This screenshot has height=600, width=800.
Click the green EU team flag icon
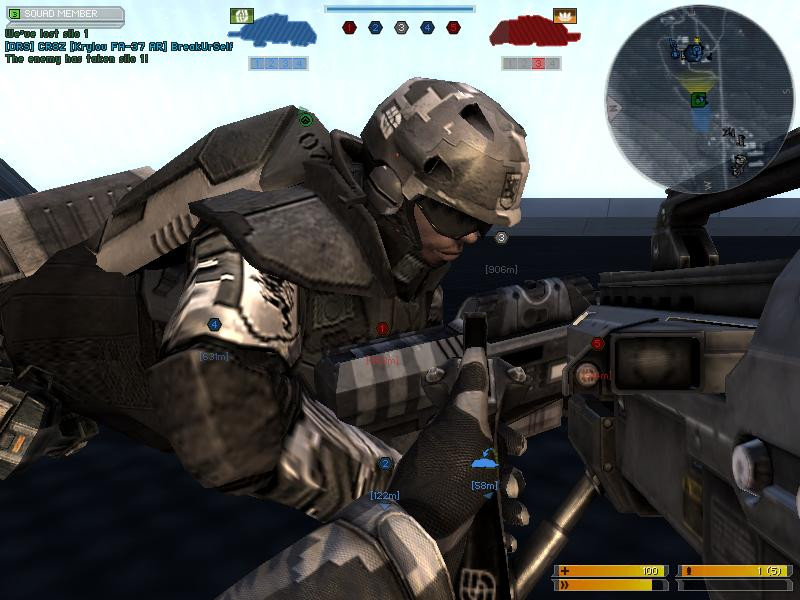(x=241, y=15)
